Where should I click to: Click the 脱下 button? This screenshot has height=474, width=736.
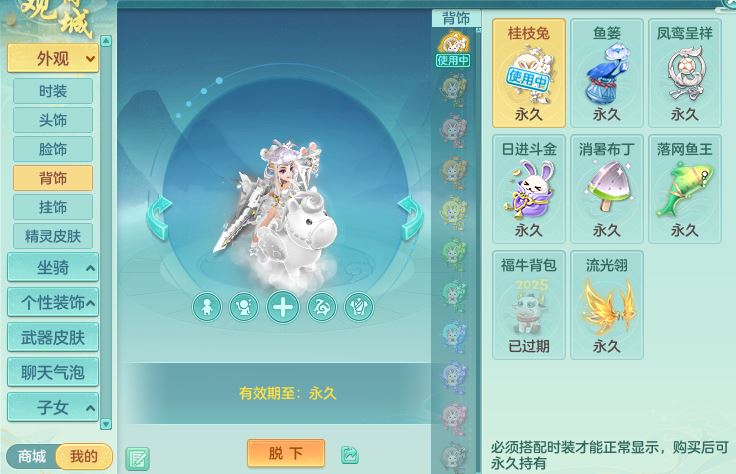click(285, 453)
